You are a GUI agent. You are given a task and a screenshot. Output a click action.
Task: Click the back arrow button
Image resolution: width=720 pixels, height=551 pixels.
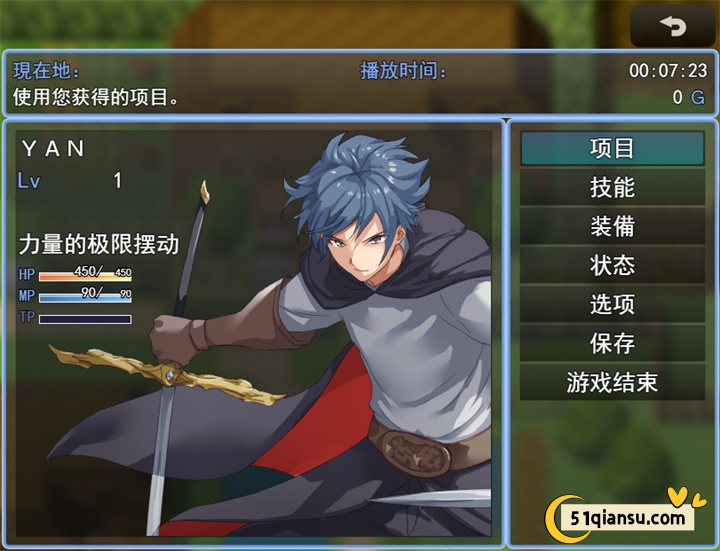tap(673, 27)
